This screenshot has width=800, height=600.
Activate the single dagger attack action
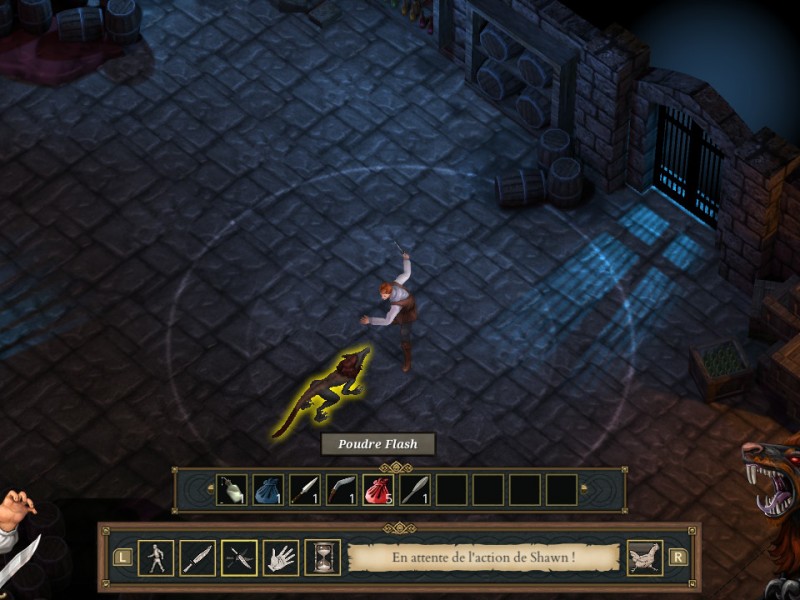[x=197, y=557]
